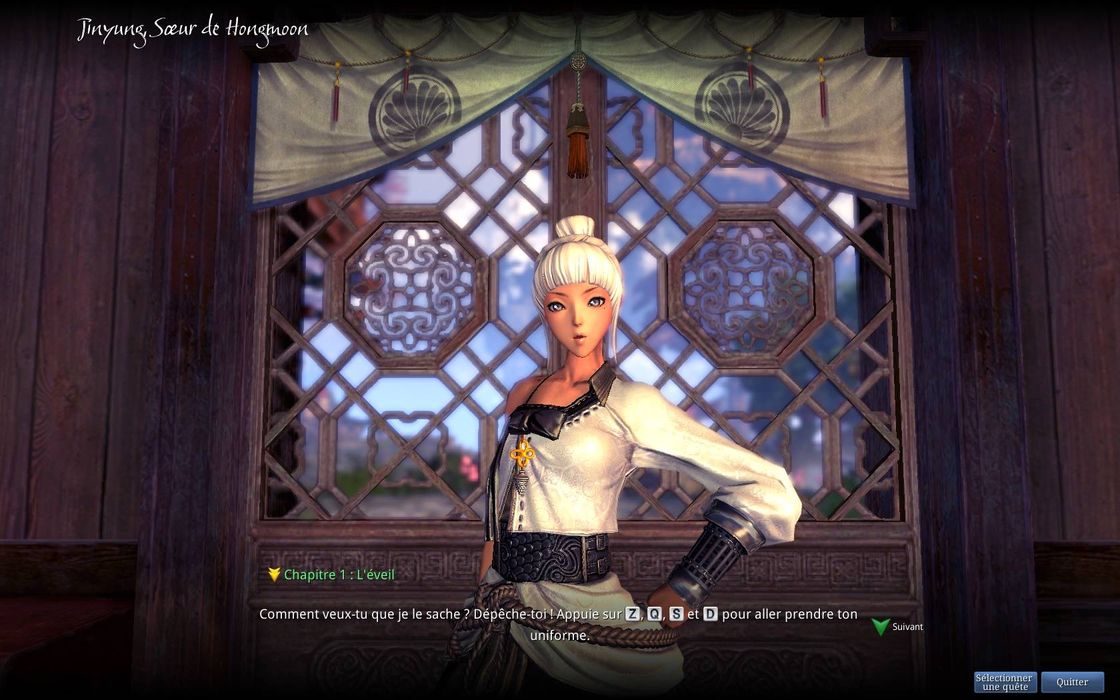This screenshot has height=700, width=1120.
Task: Advance dialogue with the Suivant arrow
Action: 881,627
